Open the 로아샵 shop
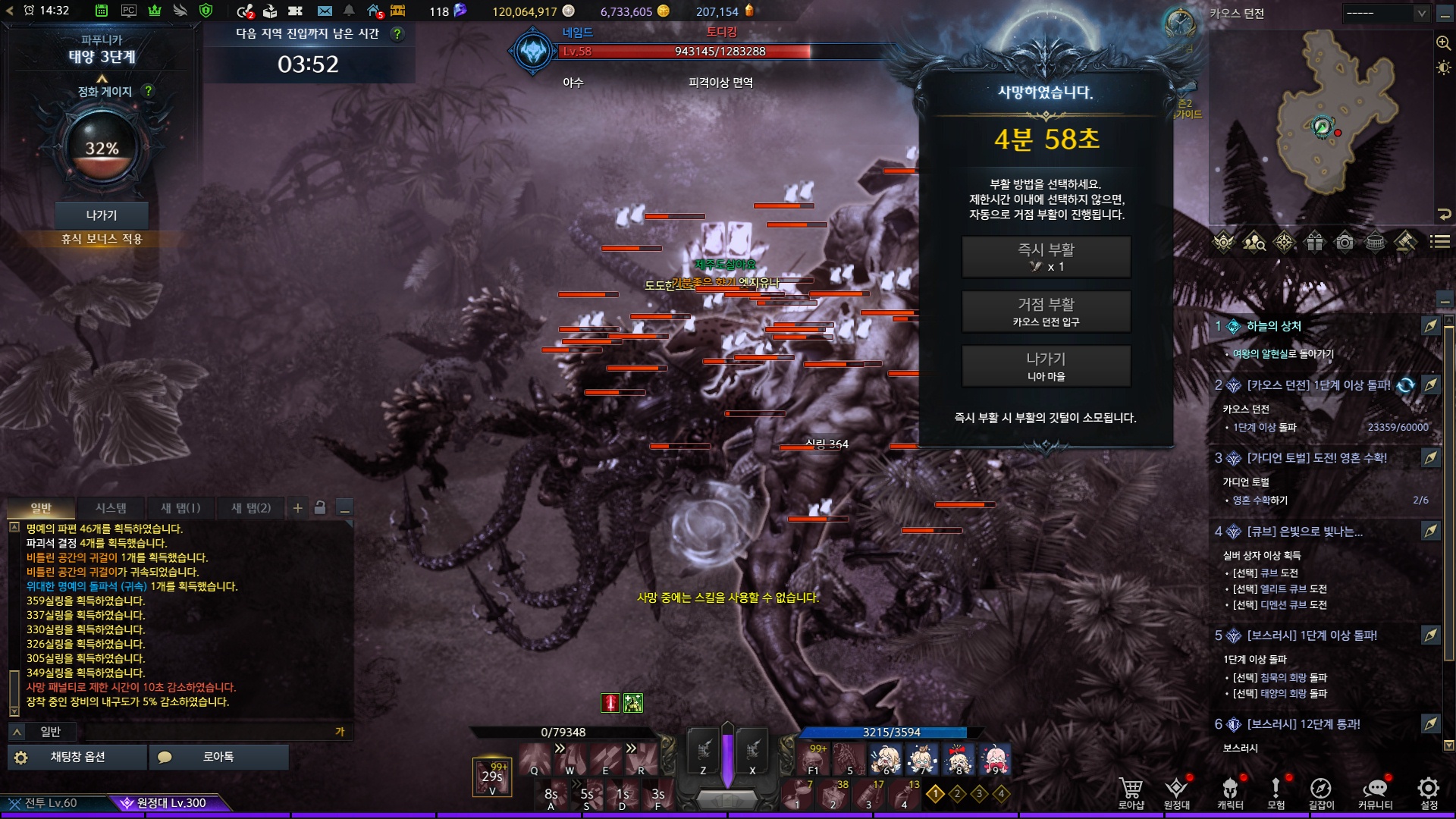This screenshot has width=1456, height=819. (x=1131, y=792)
